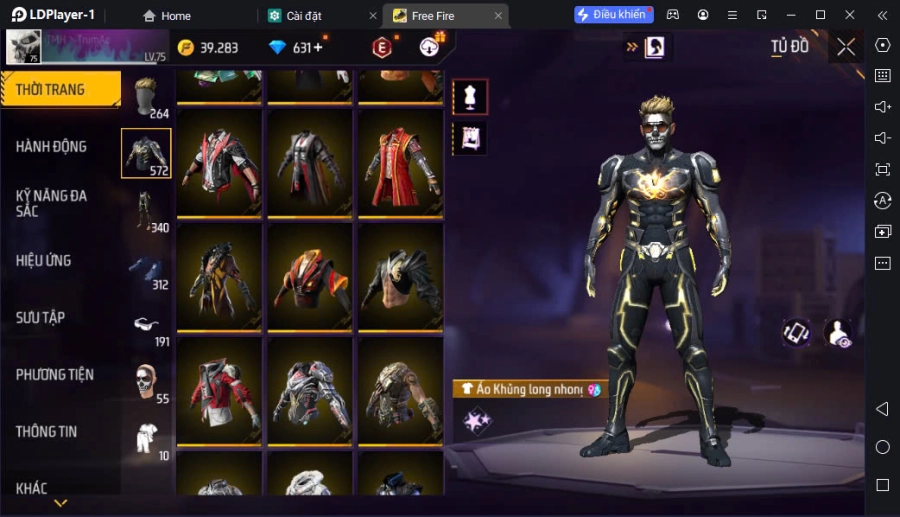Select the glasses subcategory showing 191
Image resolution: width=900 pixels, height=517 pixels.
pos(147,325)
